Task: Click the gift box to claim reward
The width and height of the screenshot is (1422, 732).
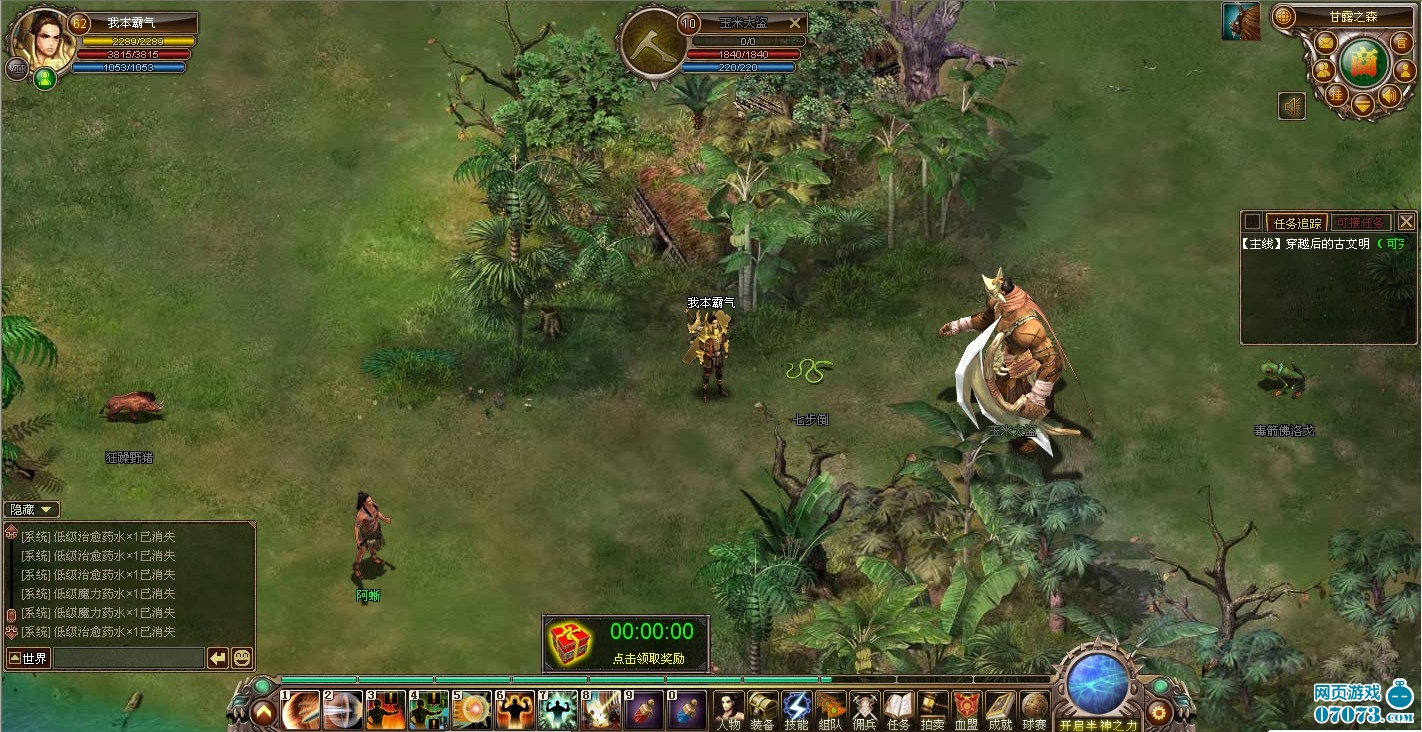Action: [570, 643]
